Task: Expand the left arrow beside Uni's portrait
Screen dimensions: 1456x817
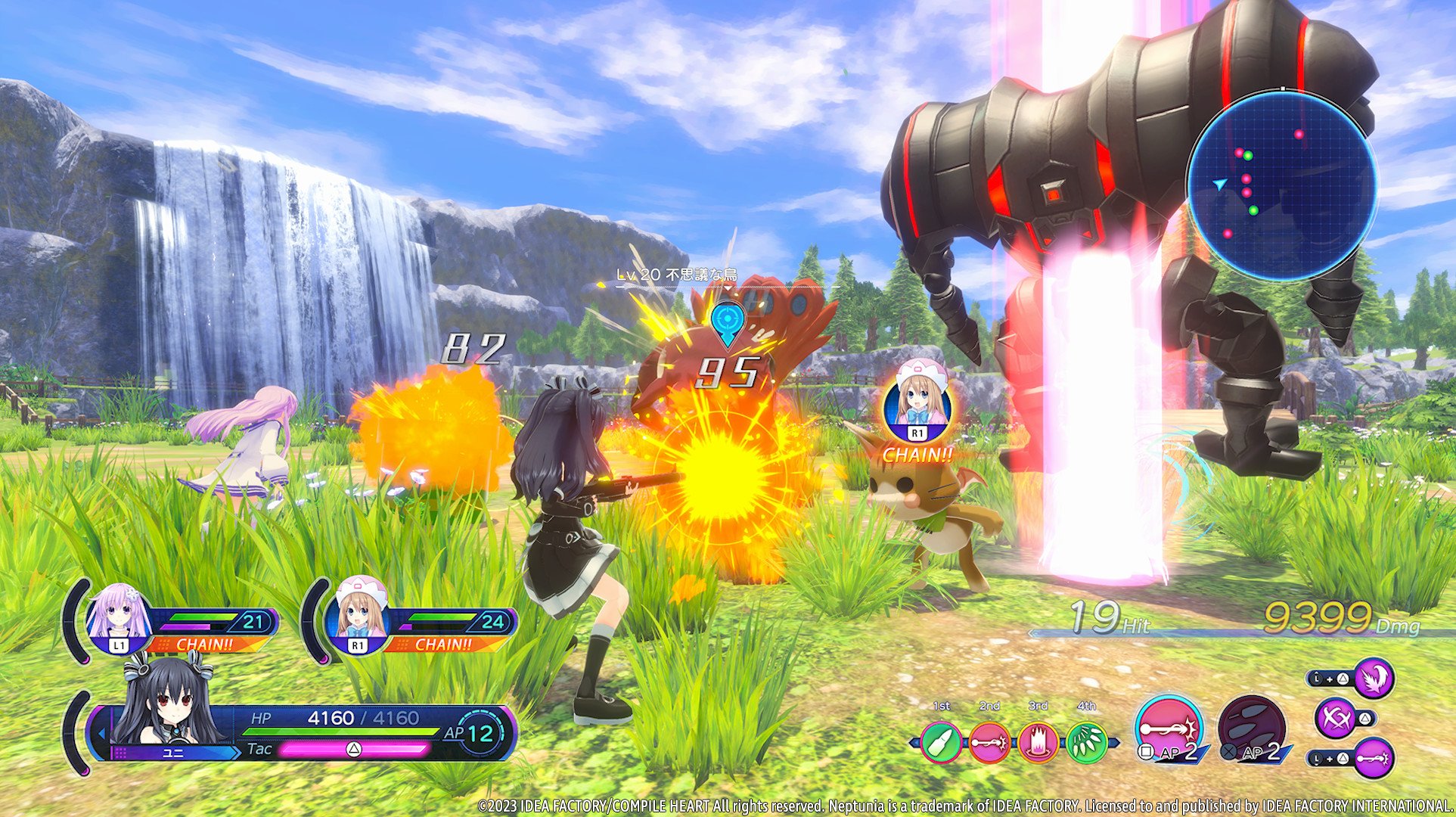Action: [102, 732]
